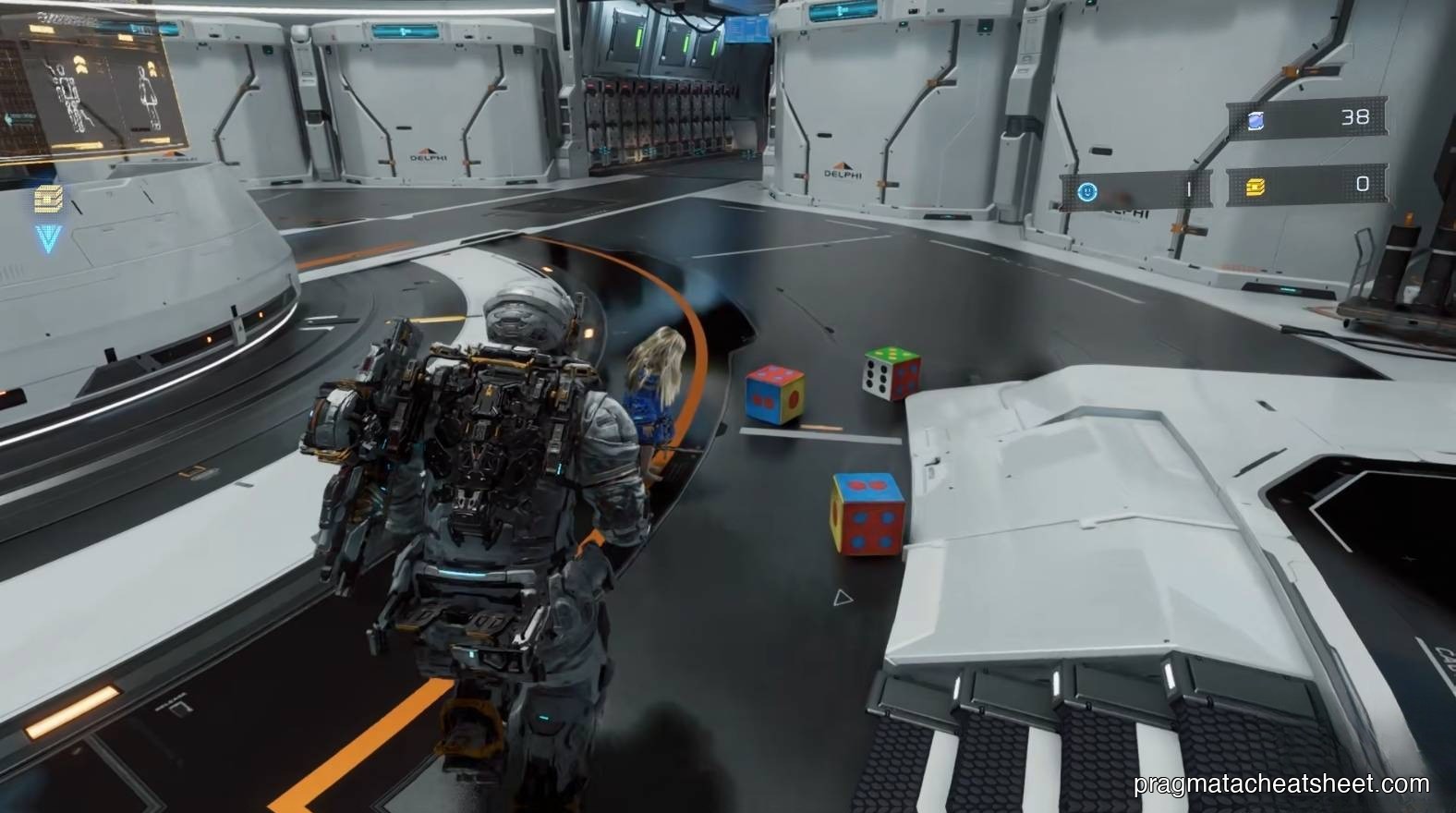Click the blue smiley face counter icon
Viewport: 1456px width, 813px height.
tap(1088, 190)
